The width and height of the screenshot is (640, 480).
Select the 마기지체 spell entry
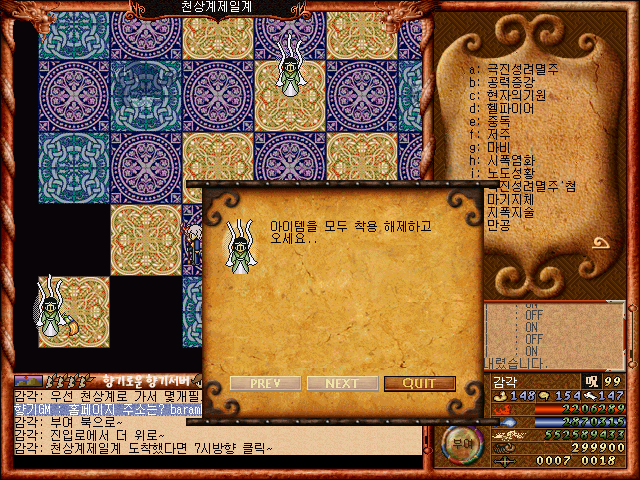(x=510, y=200)
